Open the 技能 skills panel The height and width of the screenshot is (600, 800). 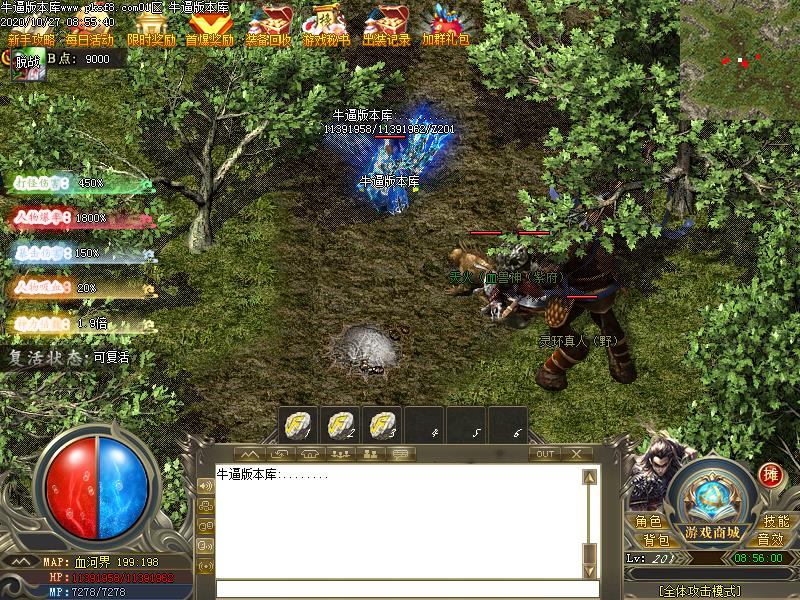tap(776, 521)
